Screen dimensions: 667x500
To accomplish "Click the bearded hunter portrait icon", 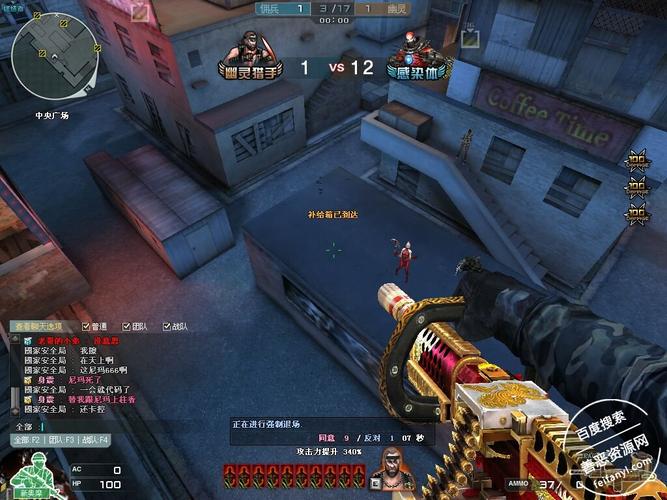I will pyautogui.click(x=394, y=468).
